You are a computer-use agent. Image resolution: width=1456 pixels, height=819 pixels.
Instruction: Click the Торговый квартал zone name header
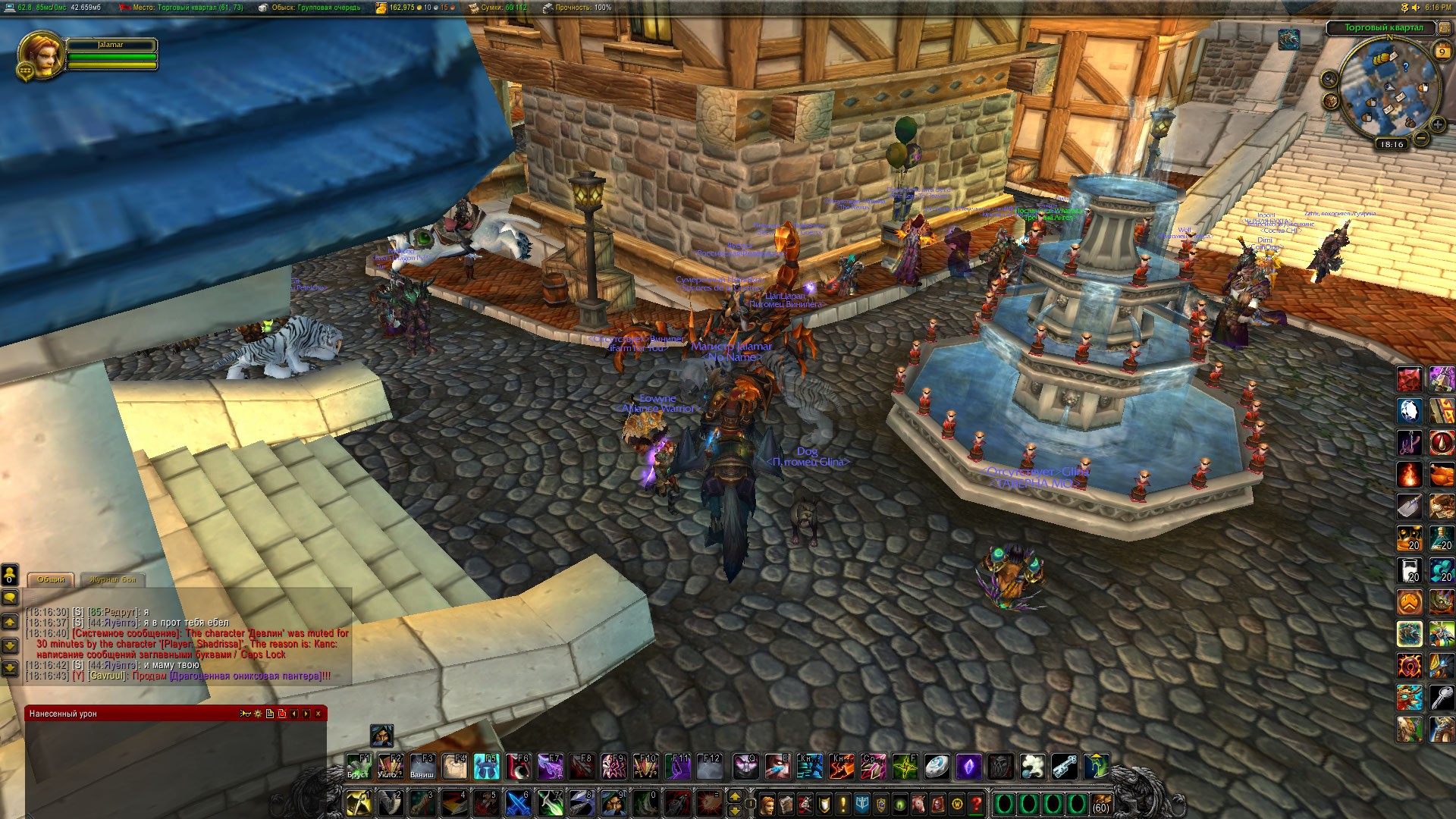coord(1384,28)
